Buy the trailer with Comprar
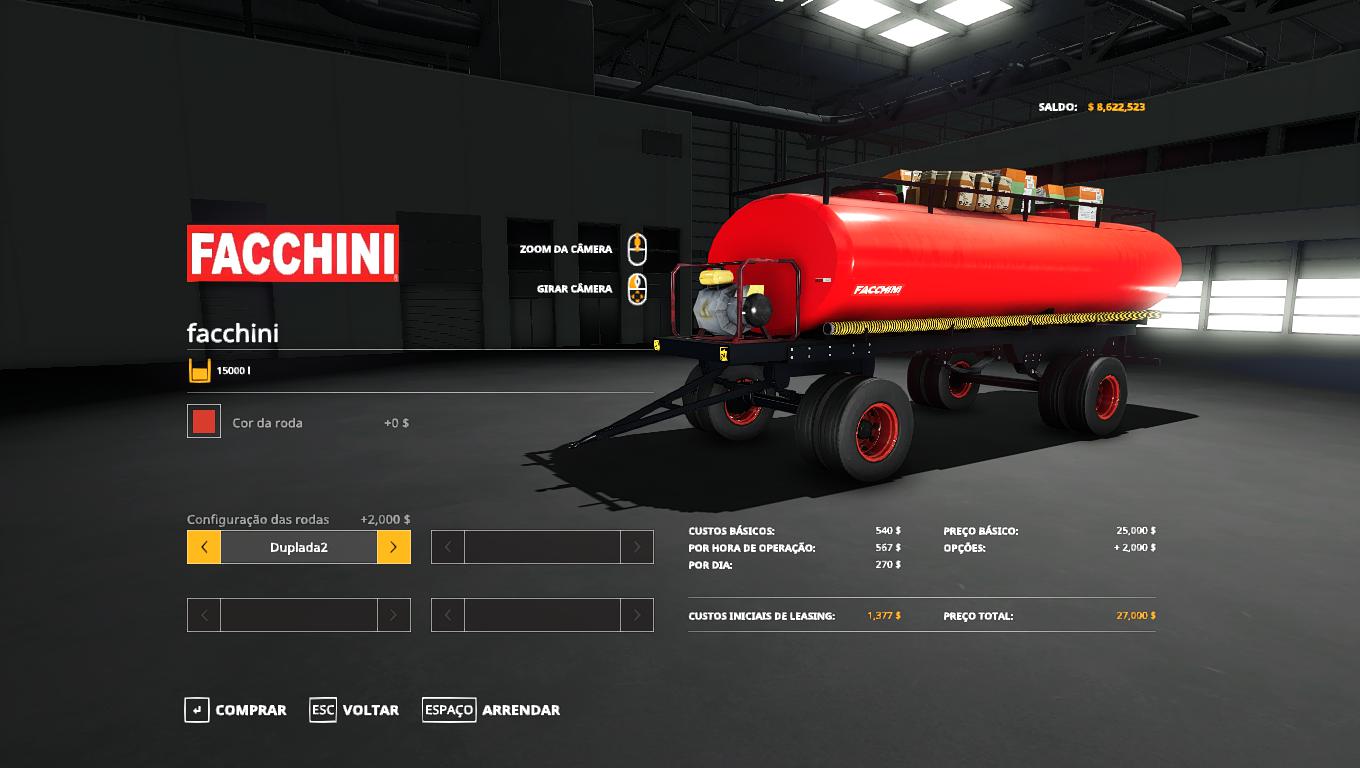The height and width of the screenshot is (768, 1360). pyautogui.click(x=236, y=710)
